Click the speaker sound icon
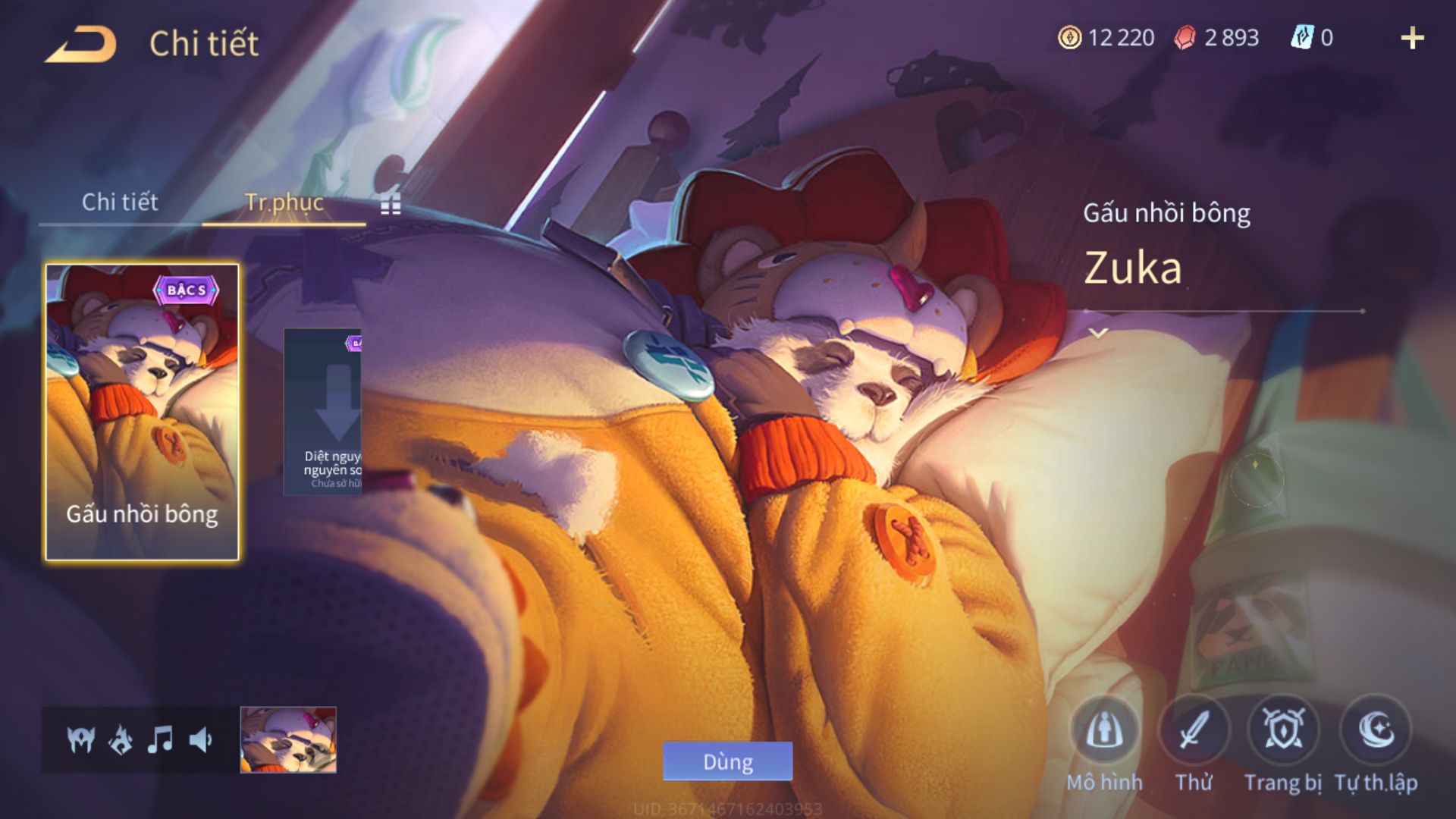1456x819 pixels. point(200,739)
